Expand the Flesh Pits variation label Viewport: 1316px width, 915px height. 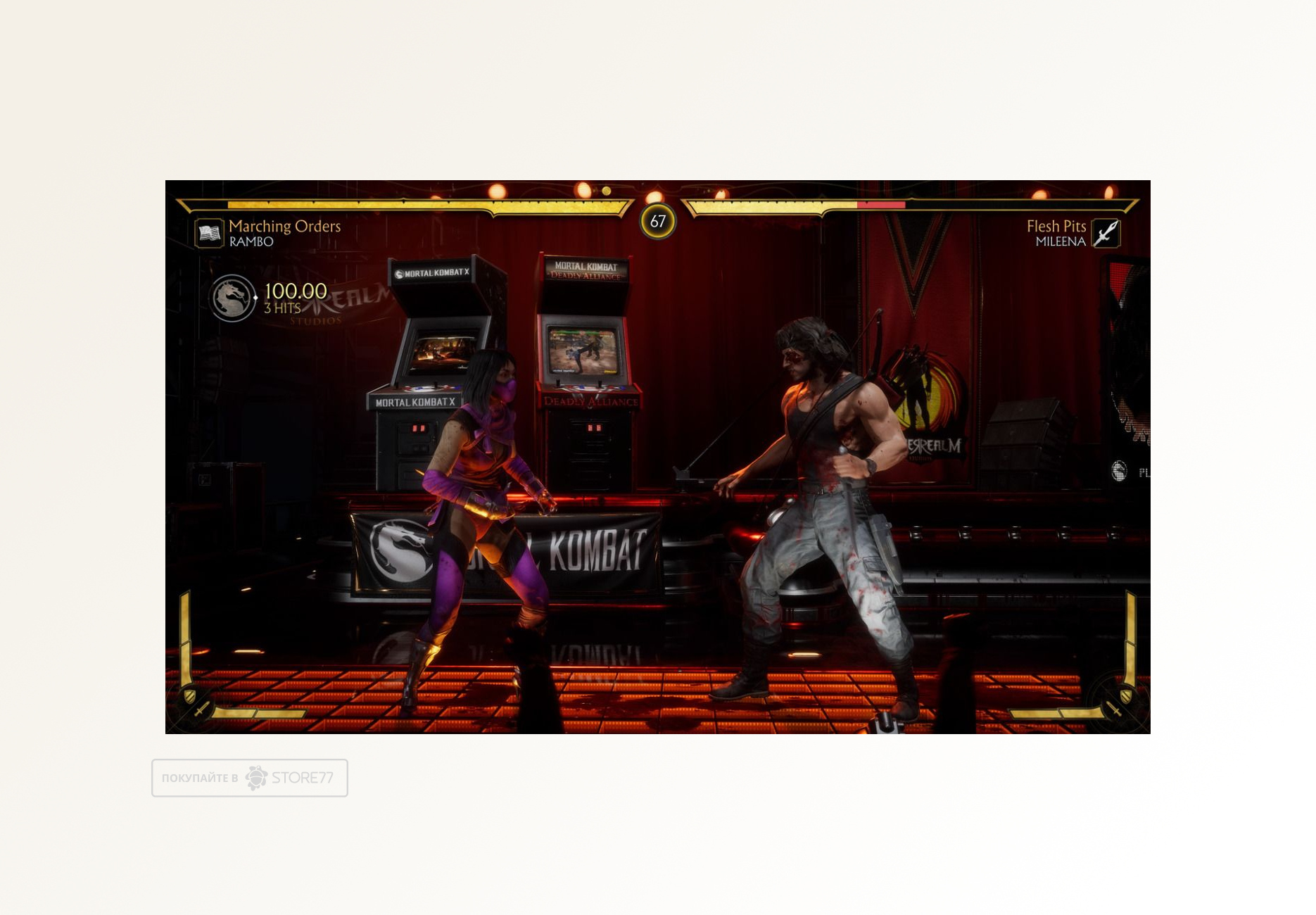[1056, 225]
